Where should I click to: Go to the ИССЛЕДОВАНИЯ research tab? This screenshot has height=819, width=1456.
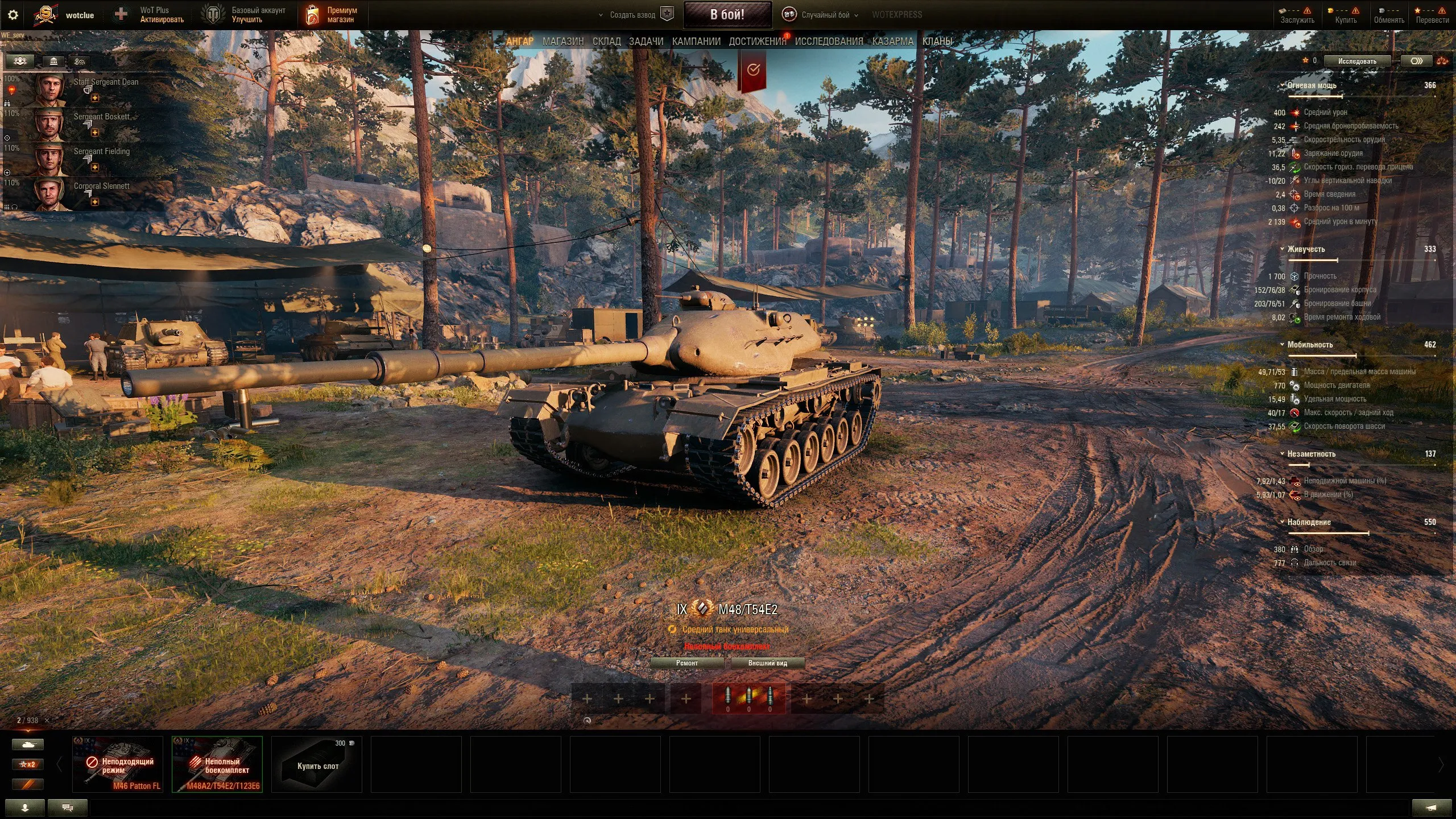pyautogui.click(x=829, y=42)
